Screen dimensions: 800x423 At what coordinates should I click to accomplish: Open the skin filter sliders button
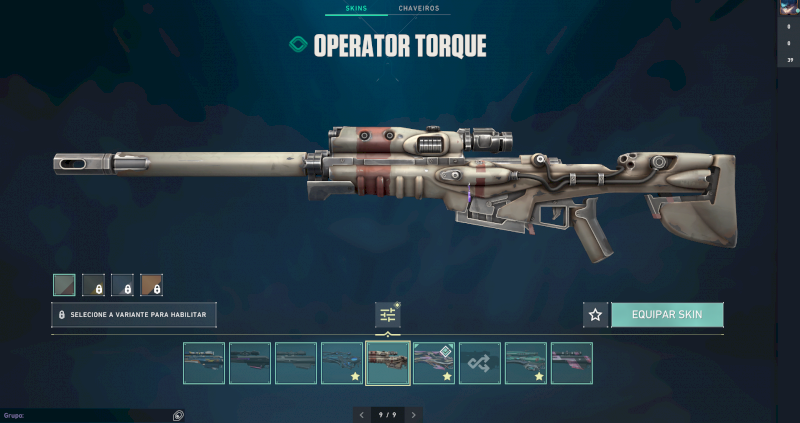coord(388,315)
